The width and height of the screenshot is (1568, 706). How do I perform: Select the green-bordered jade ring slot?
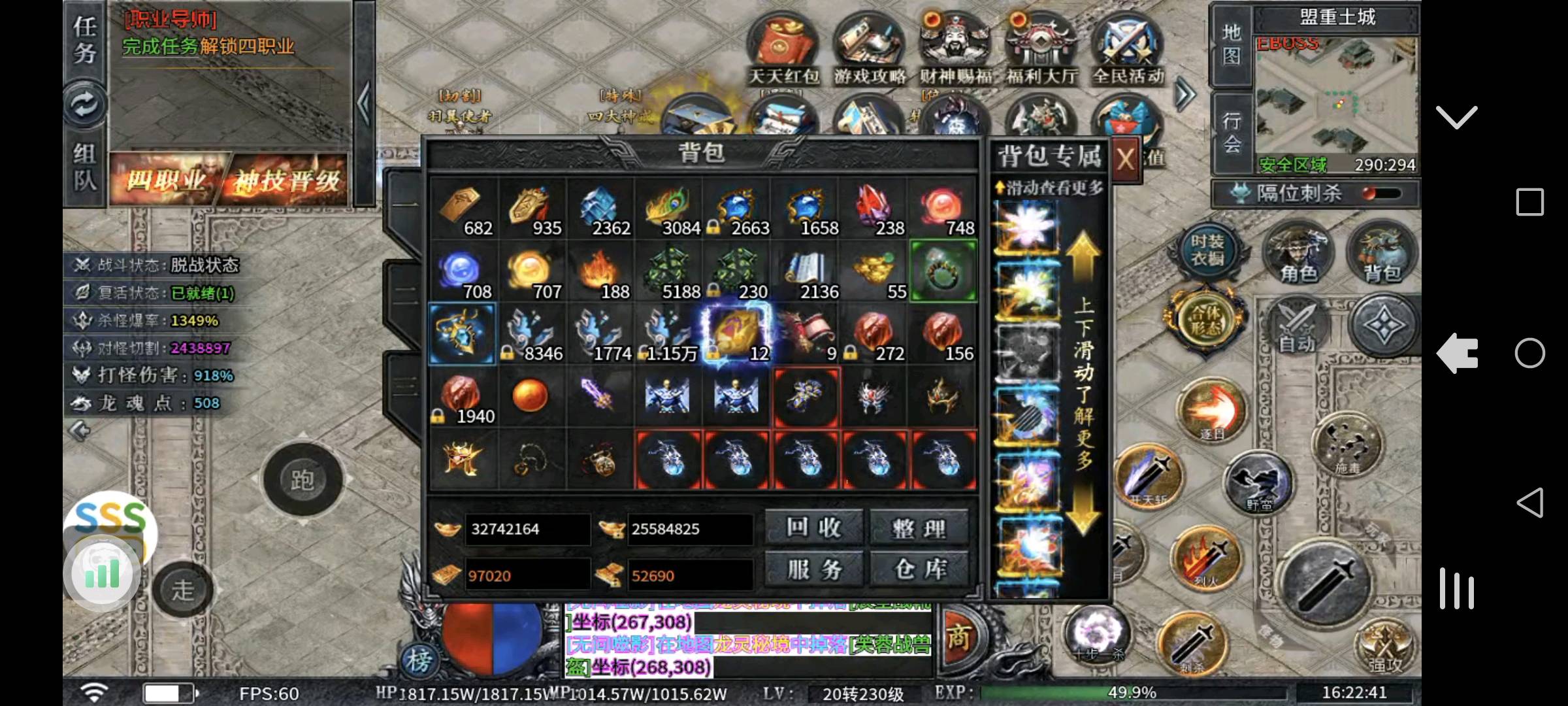pyautogui.click(x=943, y=272)
